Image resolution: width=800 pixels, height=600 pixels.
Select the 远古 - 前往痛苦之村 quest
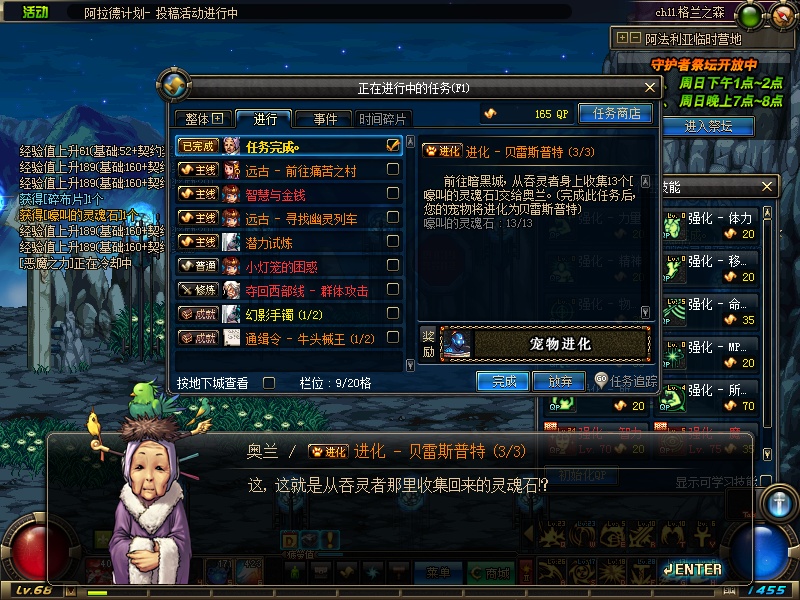pyautogui.click(x=300, y=170)
